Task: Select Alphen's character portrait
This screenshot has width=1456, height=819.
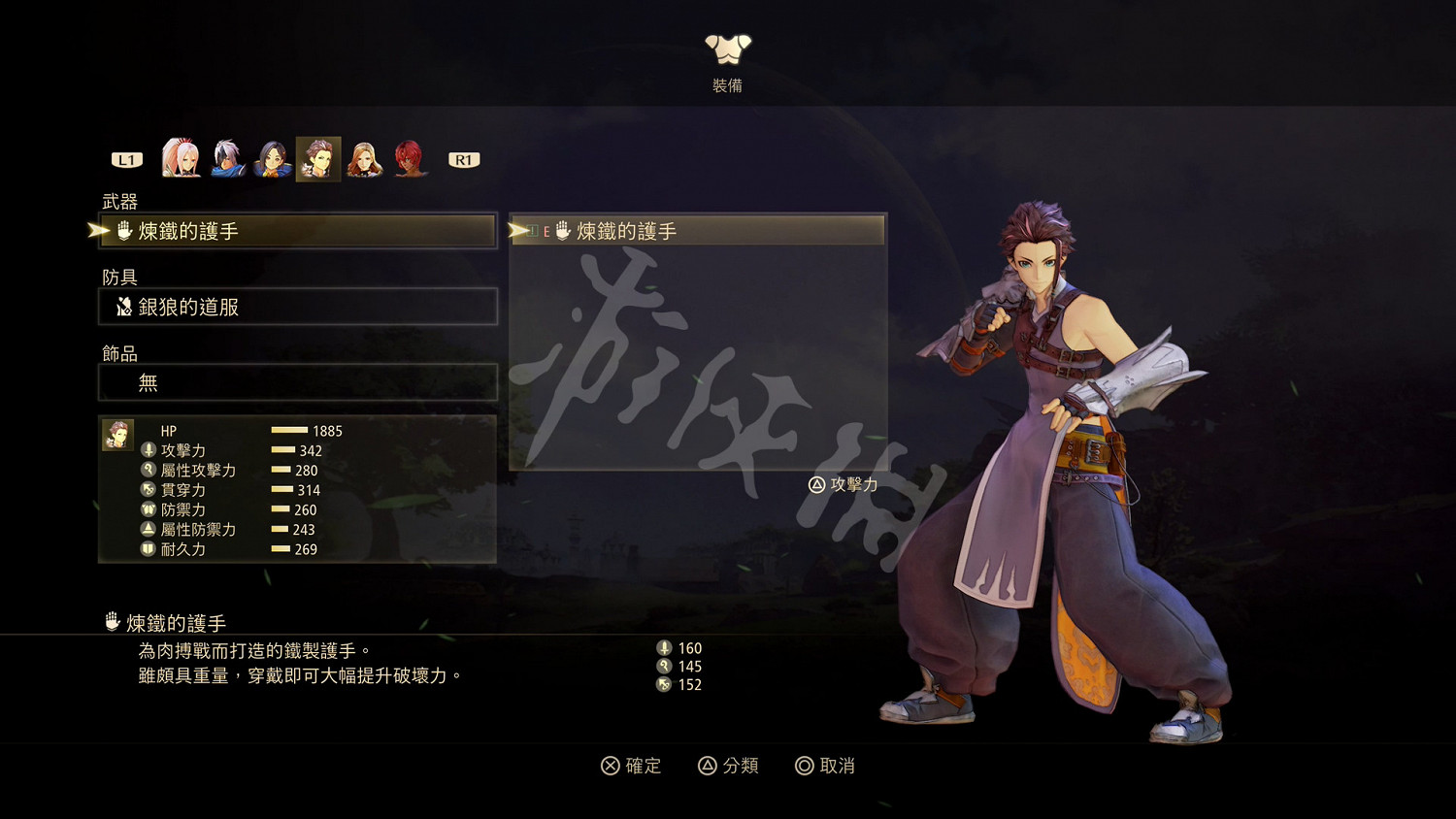Action: [x=228, y=157]
